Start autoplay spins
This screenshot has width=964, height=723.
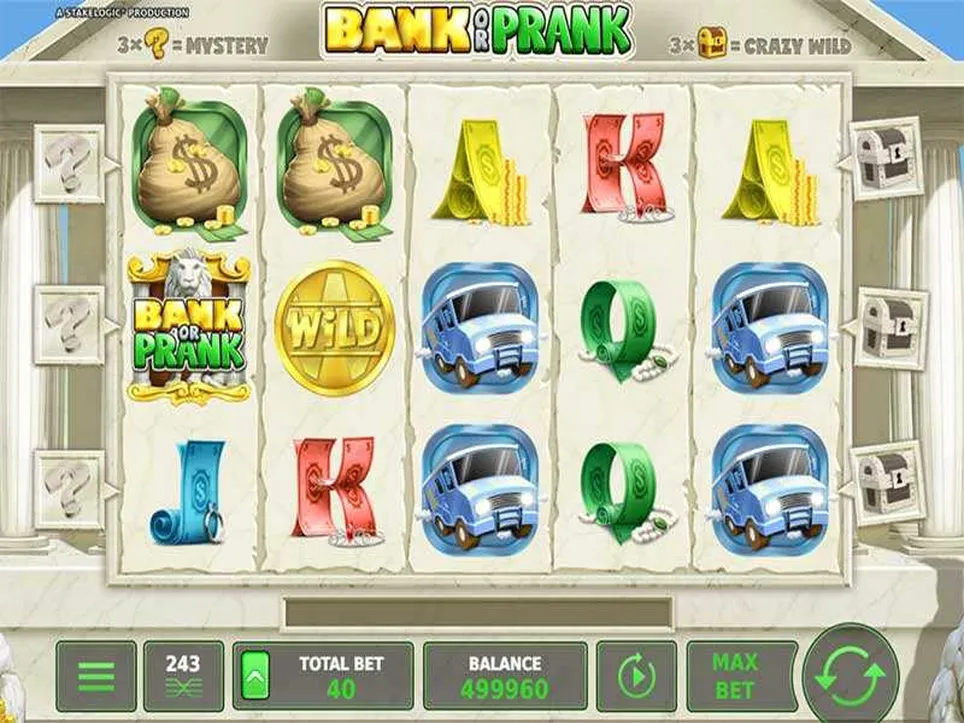tap(635, 676)
